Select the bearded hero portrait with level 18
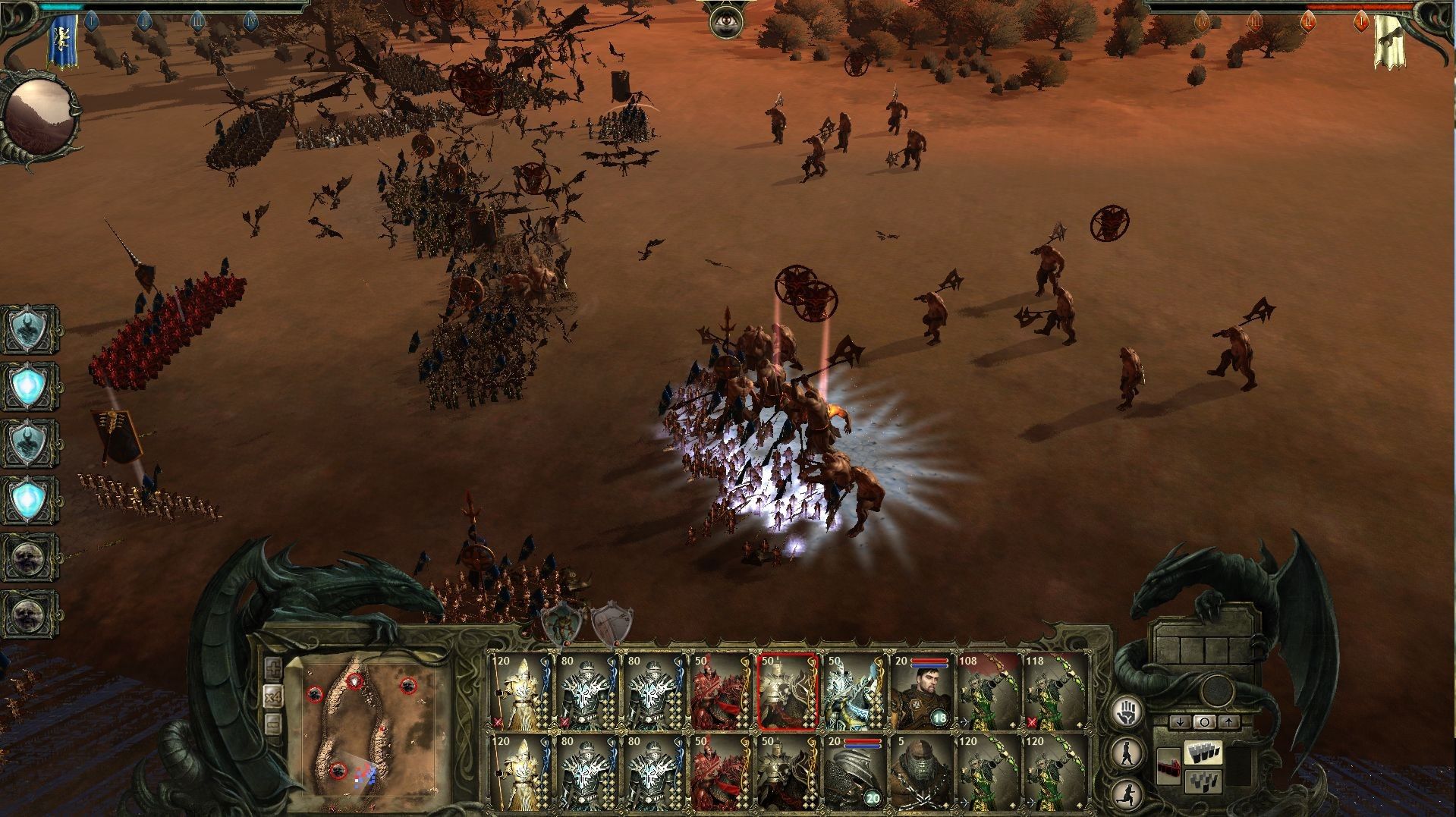The width and height of the screenshot is (1456, 817). (x=921, y=690)
